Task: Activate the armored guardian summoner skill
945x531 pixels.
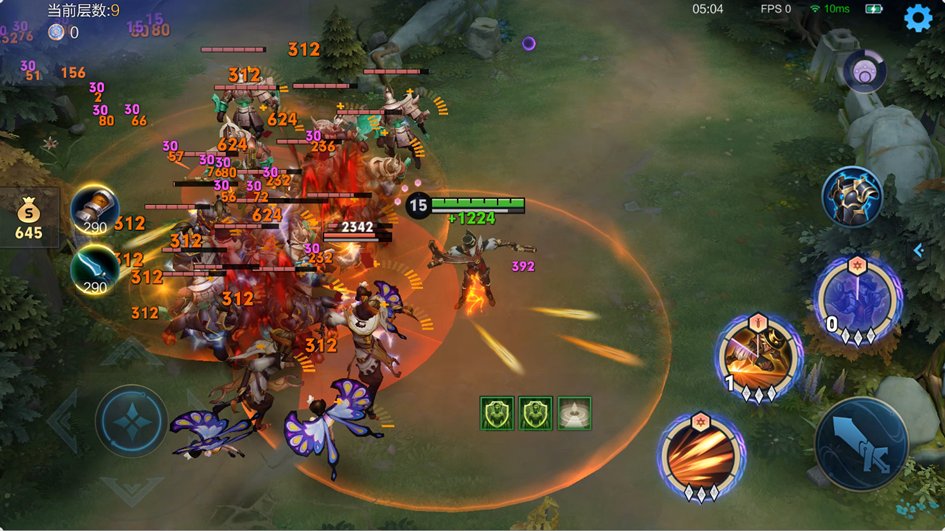Action: [x=852, y=197]
